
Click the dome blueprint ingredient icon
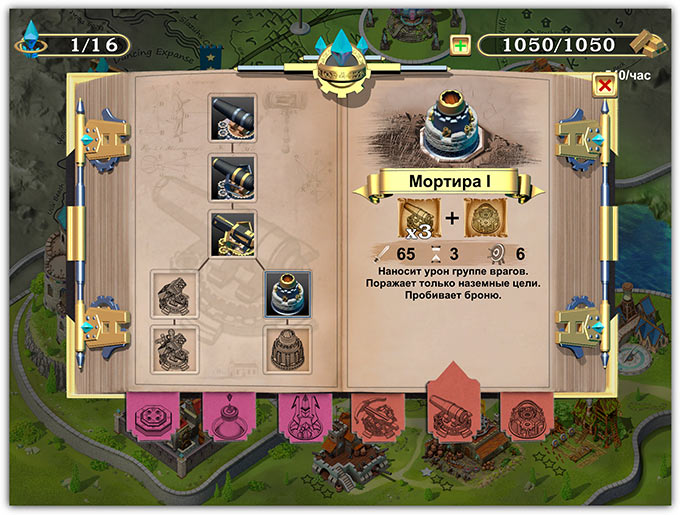[x=486, y=219]
